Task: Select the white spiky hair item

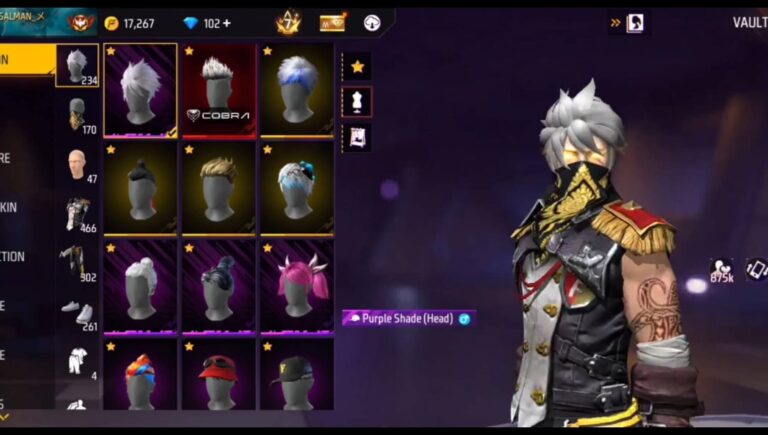Action: 140,89
